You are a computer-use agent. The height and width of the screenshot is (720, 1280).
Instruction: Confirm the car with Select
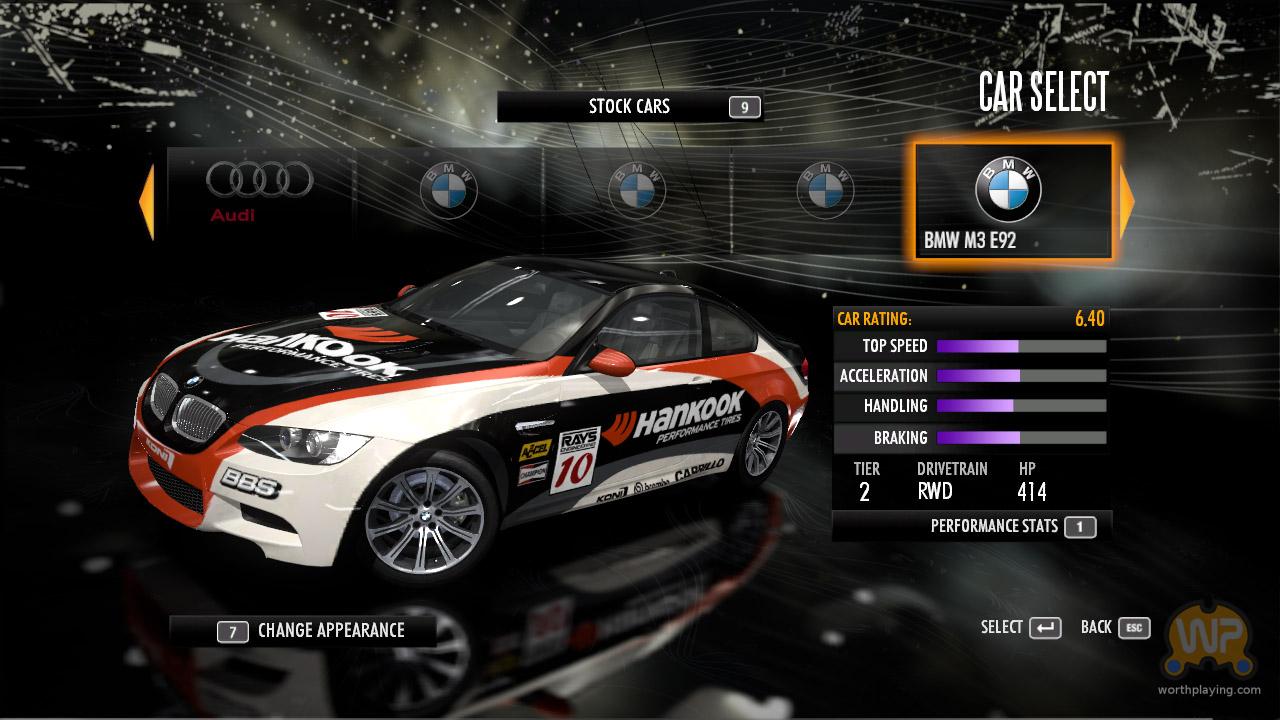(1020, 628)
